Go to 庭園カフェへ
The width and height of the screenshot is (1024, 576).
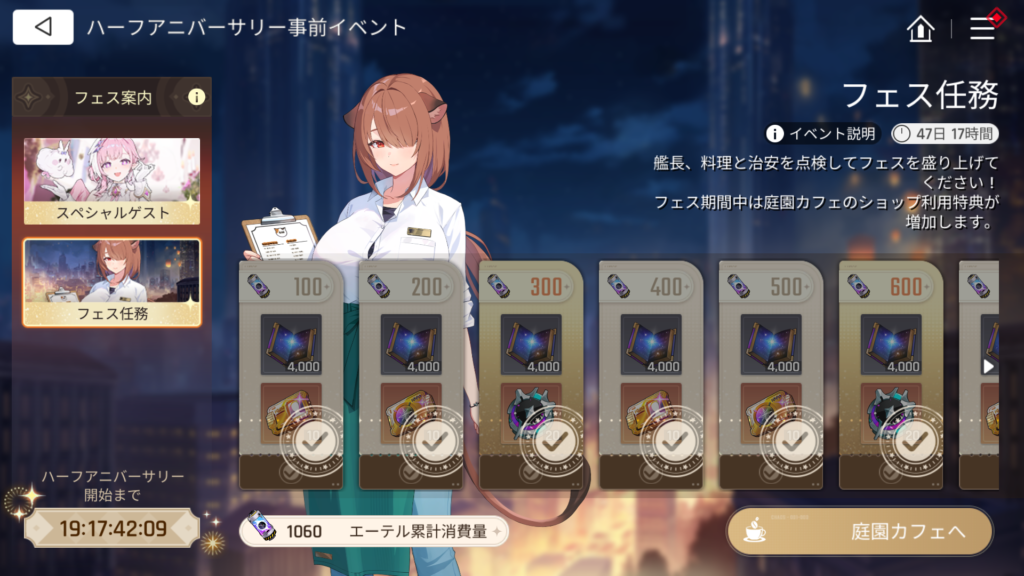pyautogui.click(x=859, y=531)
